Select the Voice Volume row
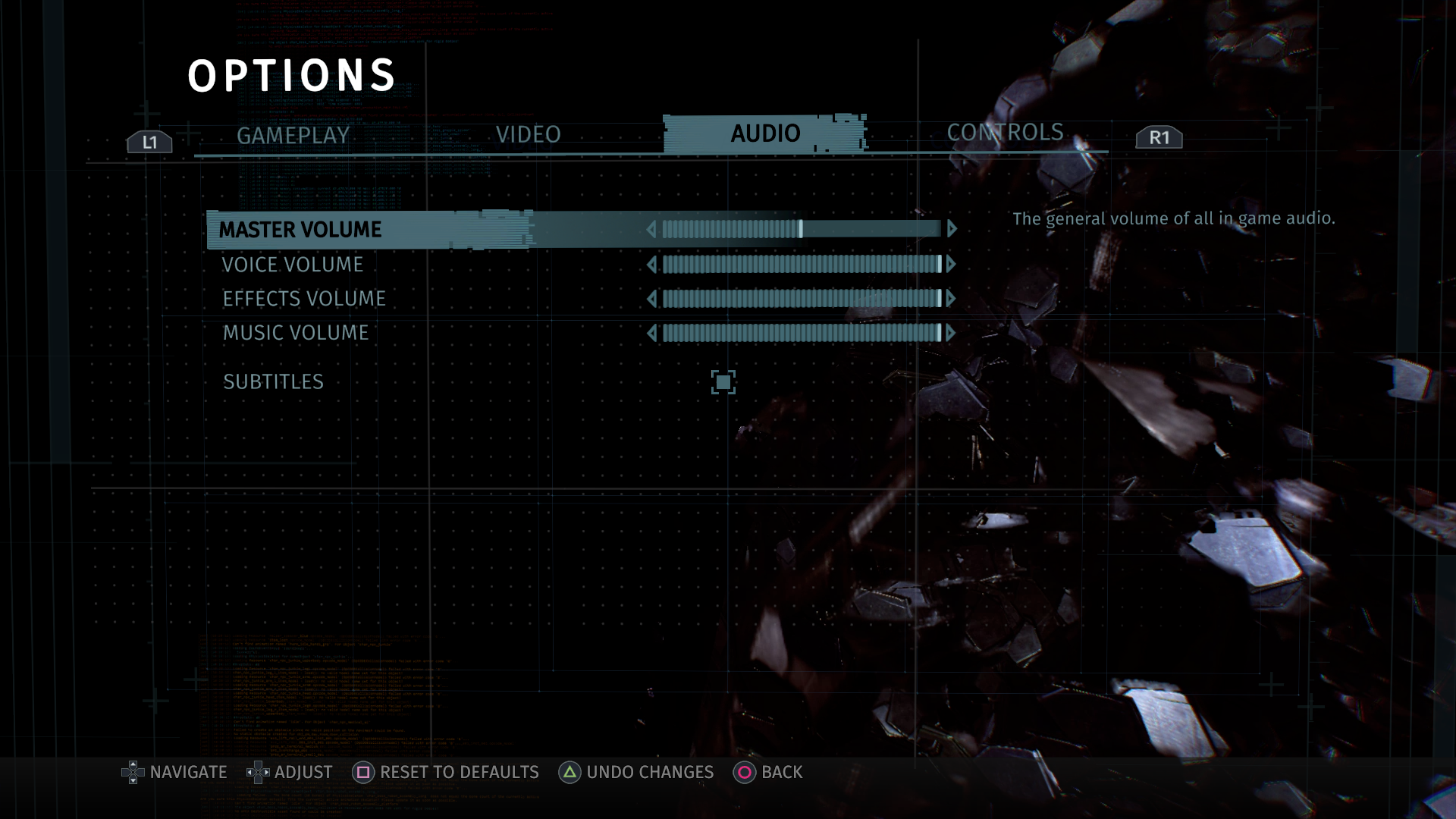Image resolution: width=1456 pixels, height=819 pixels. pyautogui.click(x=293, y=265)
